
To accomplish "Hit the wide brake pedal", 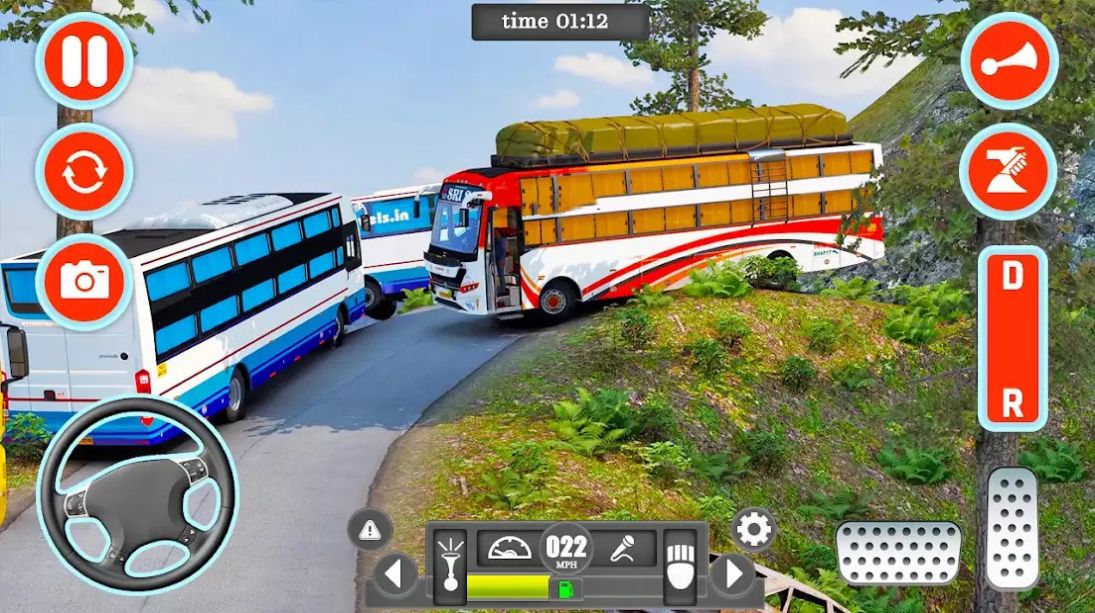I will tap(898, 552).
